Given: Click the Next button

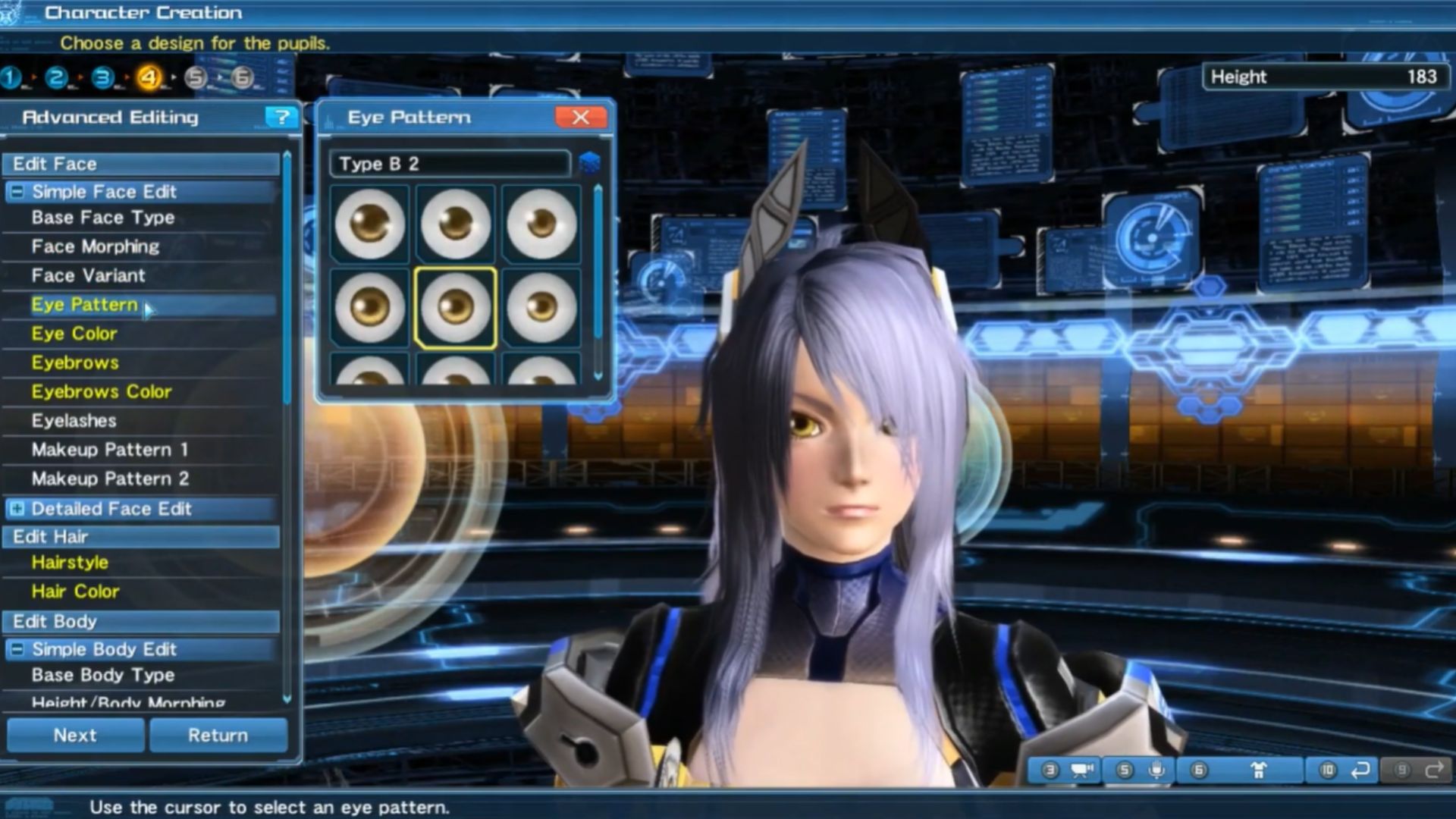Looking at the screenshot, I should pos(75,735).
